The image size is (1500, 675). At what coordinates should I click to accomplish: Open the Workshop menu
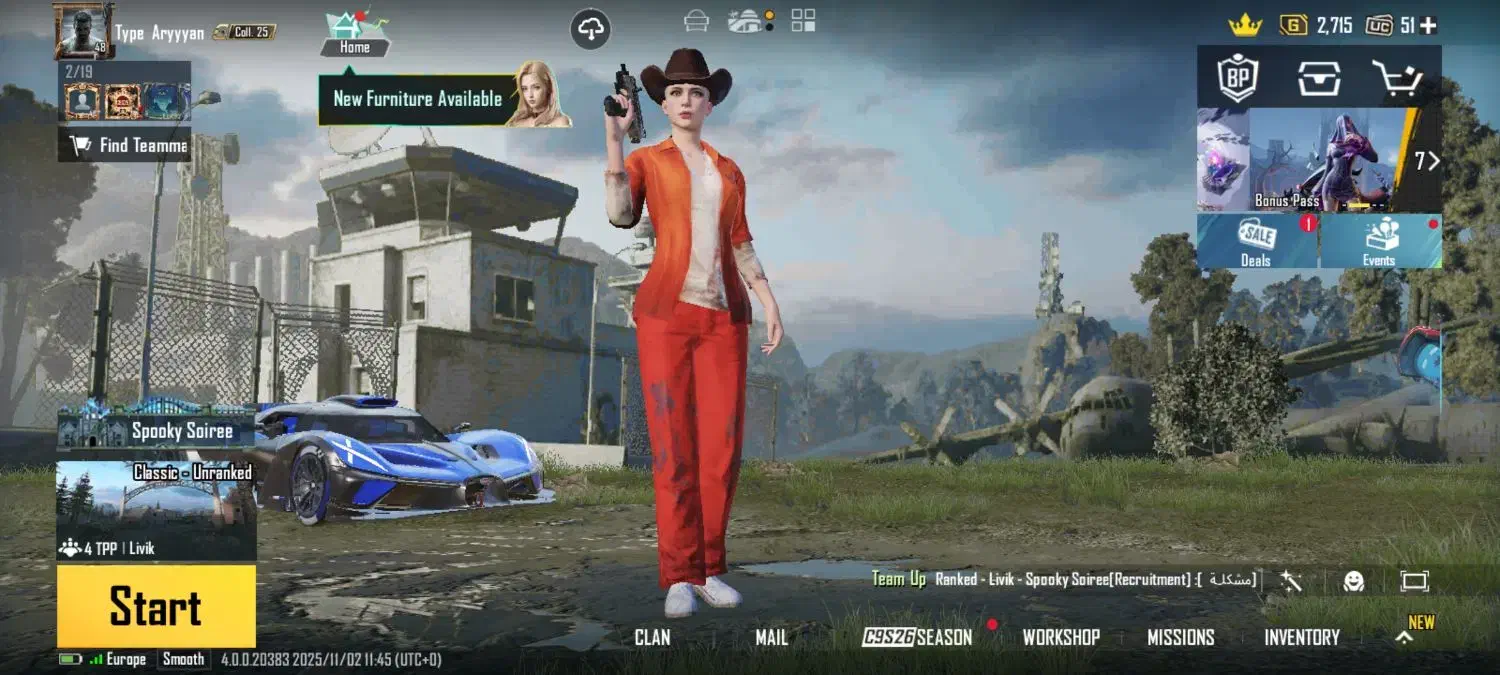[1061, 637]
